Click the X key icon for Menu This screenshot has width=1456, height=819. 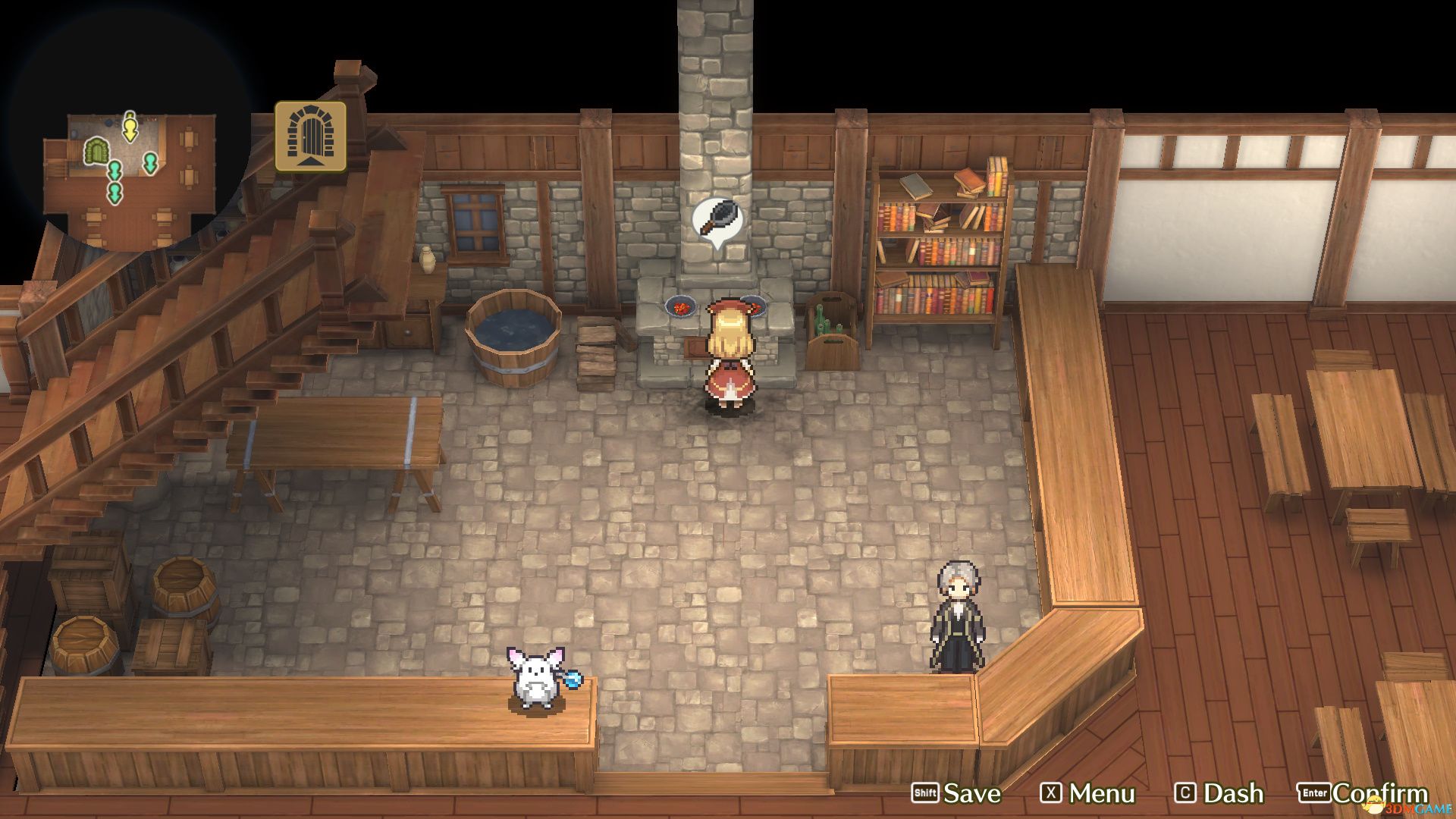click(1051, 793)
